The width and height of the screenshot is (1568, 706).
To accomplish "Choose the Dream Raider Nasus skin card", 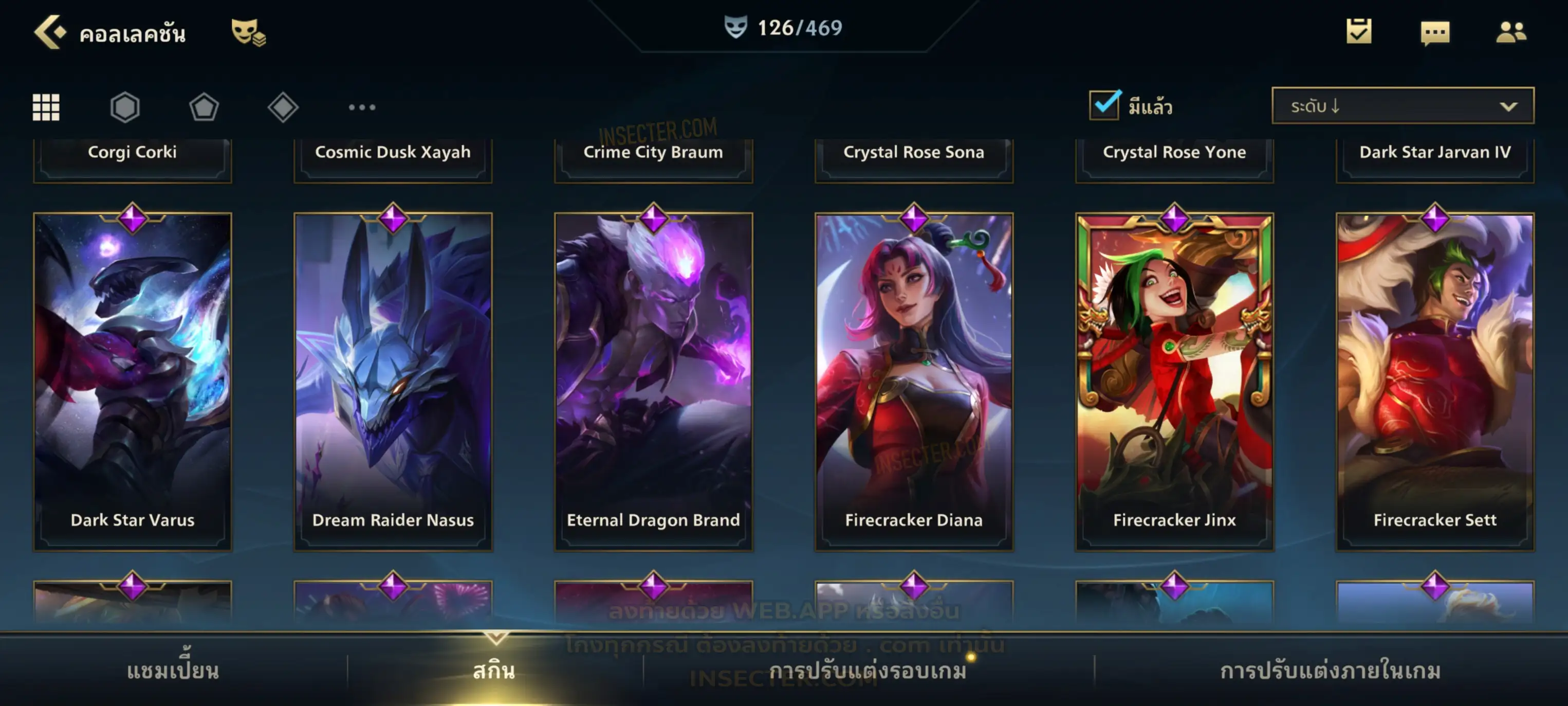I will 393,382.
